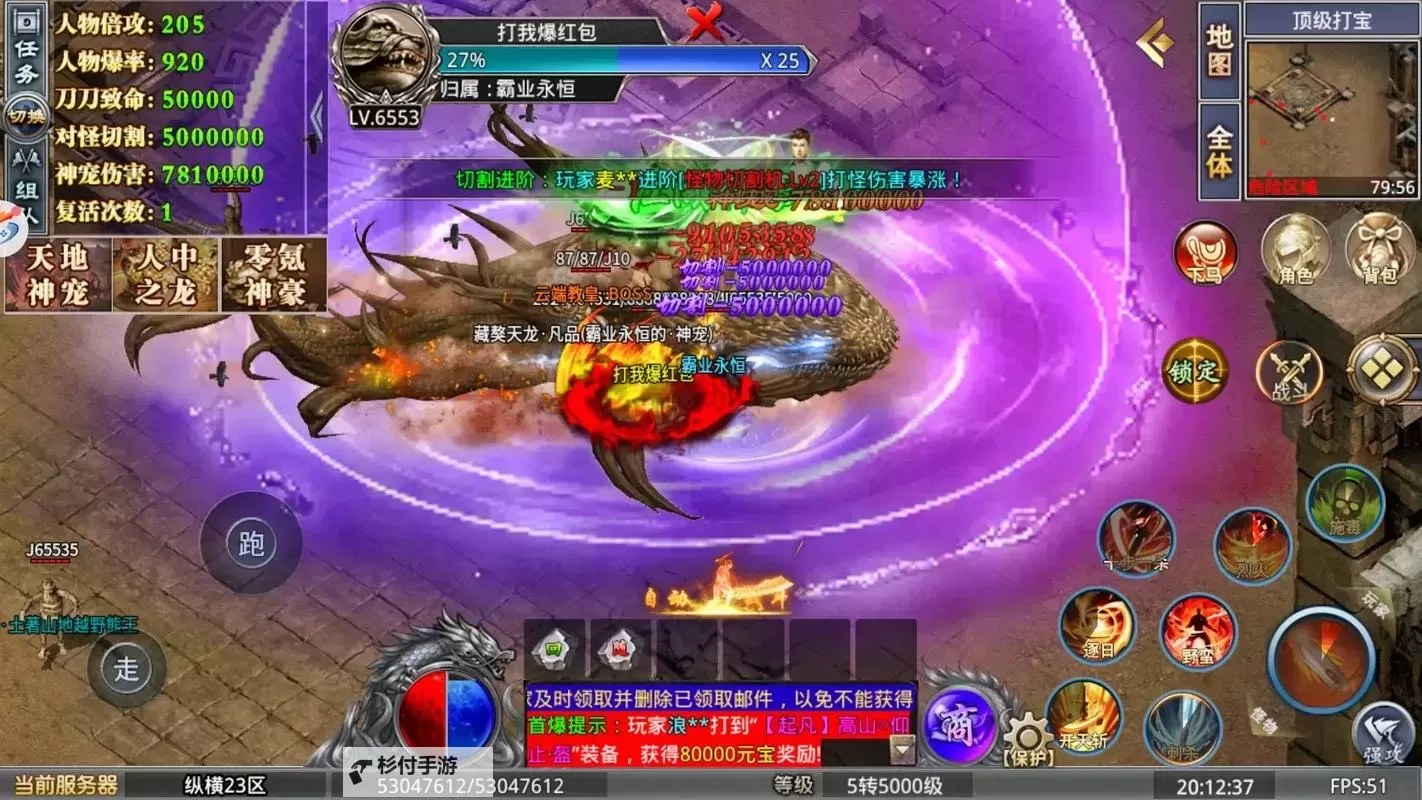
Task: Tap the round 切换 switch button
Action: click(x=26, y=116)
